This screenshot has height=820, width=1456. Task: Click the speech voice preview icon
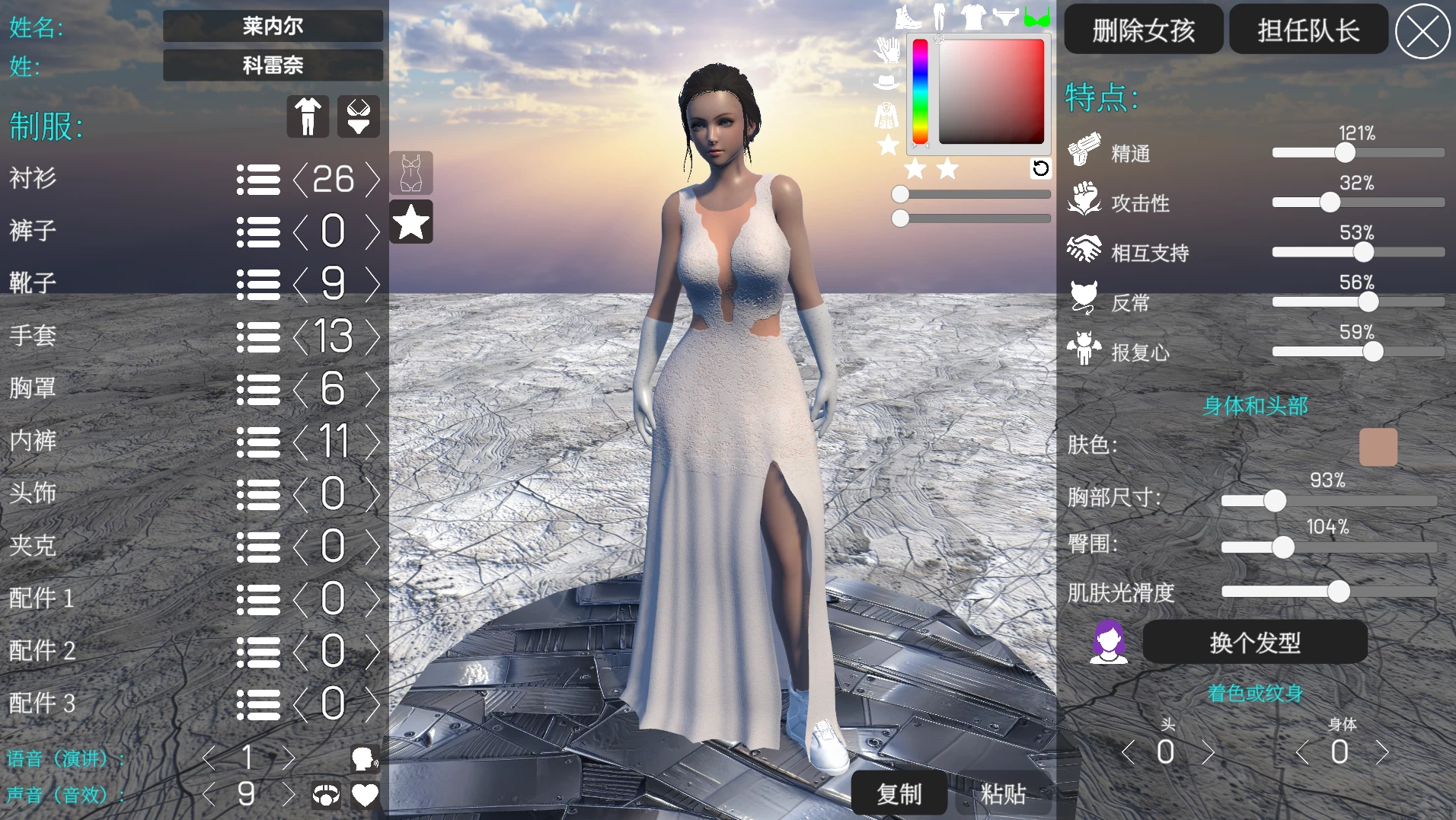(x=366, y=758)
